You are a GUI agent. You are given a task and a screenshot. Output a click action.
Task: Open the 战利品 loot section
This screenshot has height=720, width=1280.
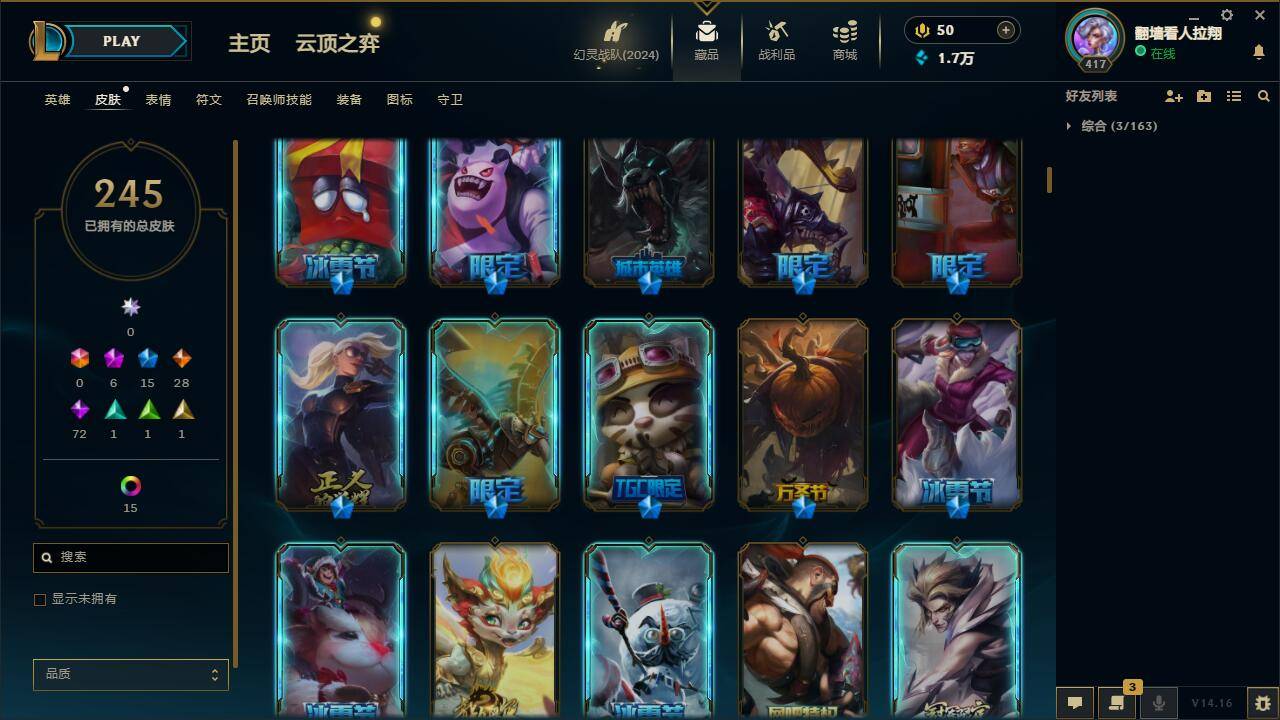[776, 42]
